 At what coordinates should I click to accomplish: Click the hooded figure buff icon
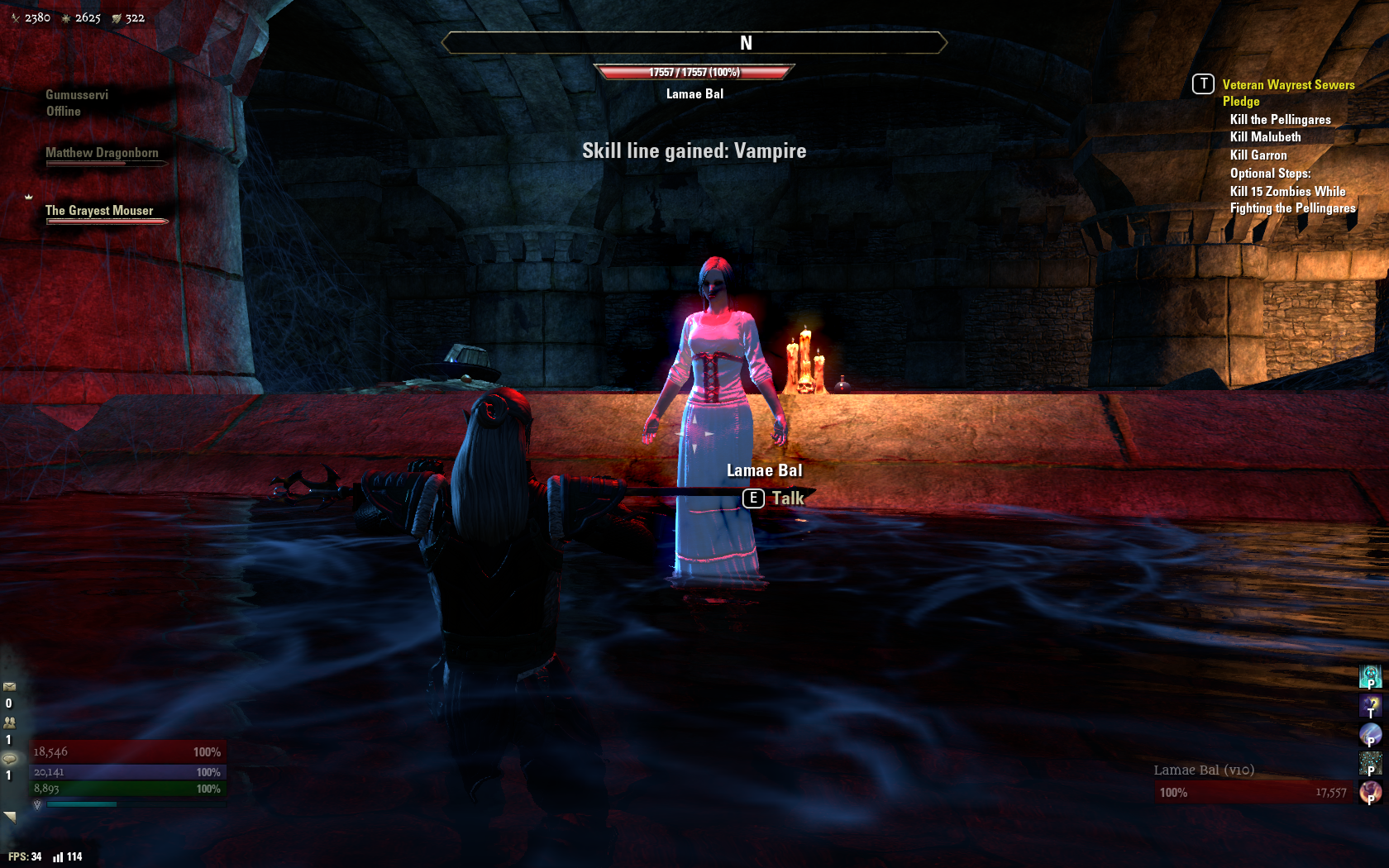click(x=1371, y=705)
